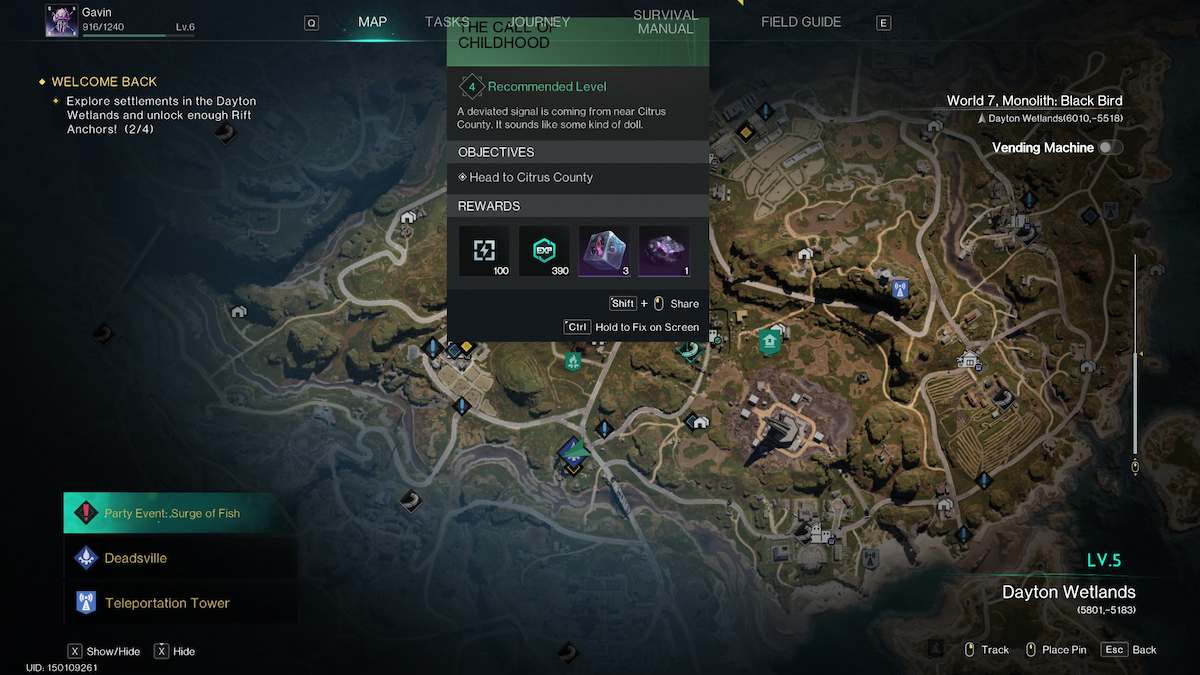Click the green house marker on map
The image size is (1200, 675).
tap(769, 342)
